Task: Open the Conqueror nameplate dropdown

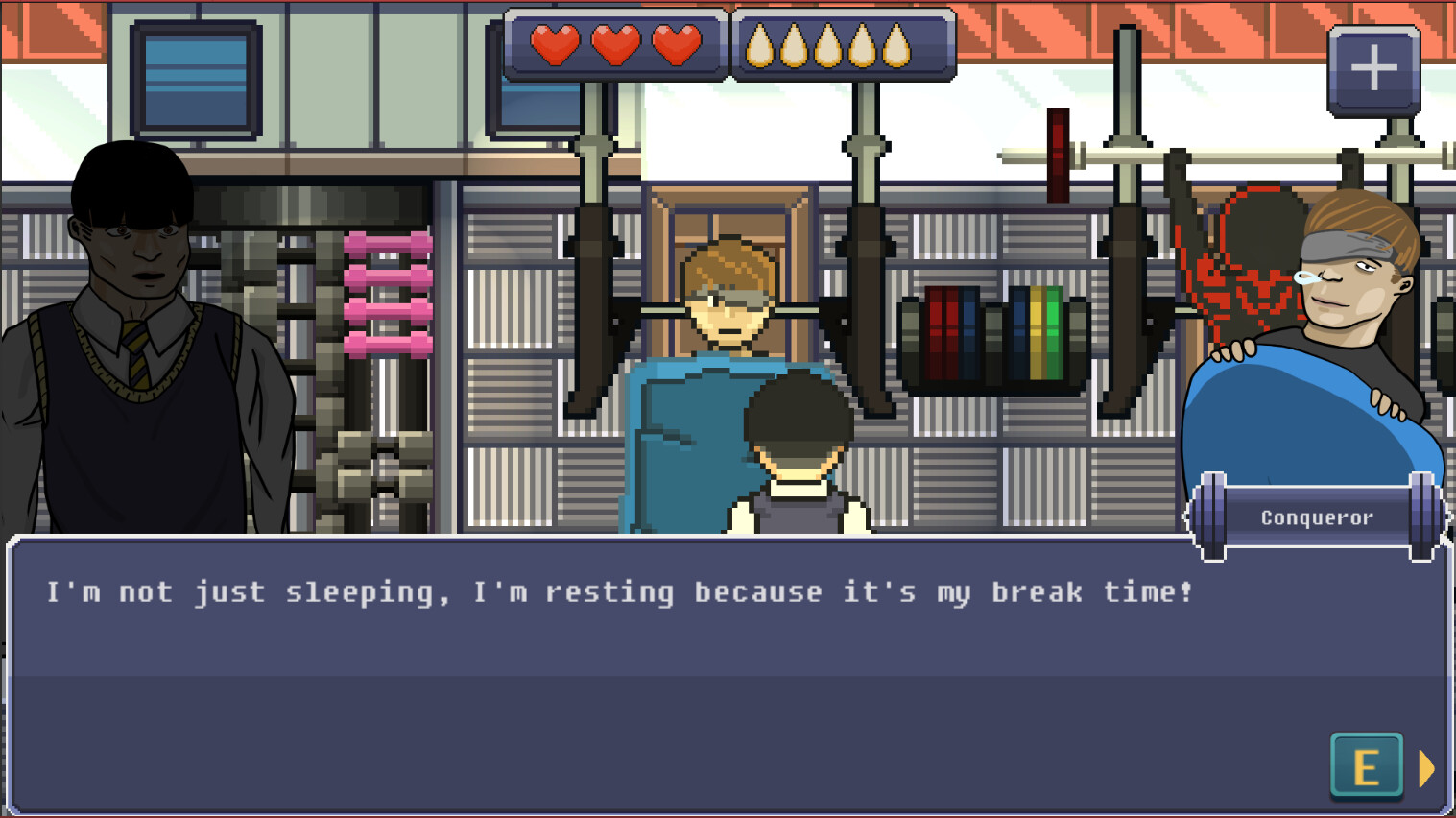Action: click(x=1317, y=517)
